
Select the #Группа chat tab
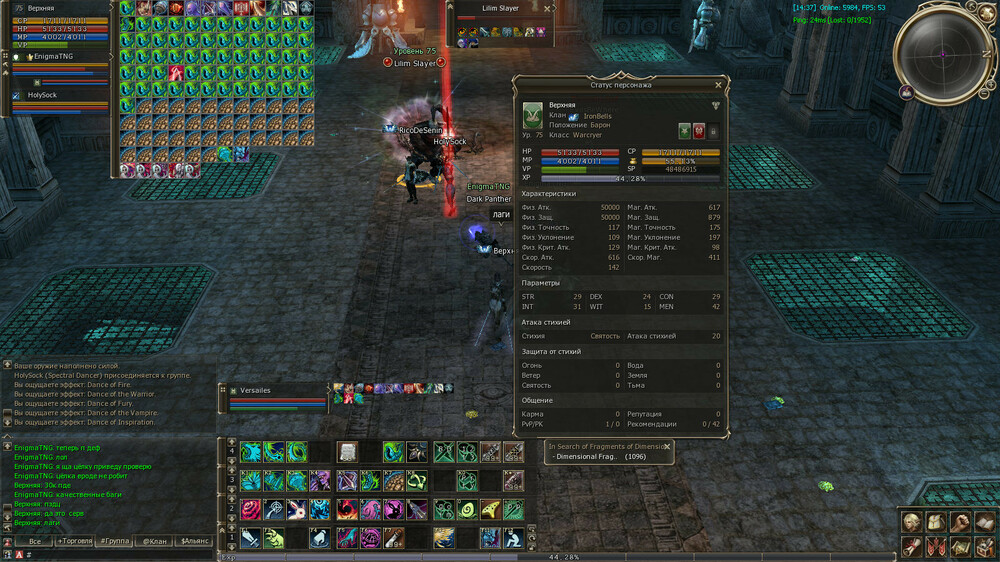pos(114,541)
